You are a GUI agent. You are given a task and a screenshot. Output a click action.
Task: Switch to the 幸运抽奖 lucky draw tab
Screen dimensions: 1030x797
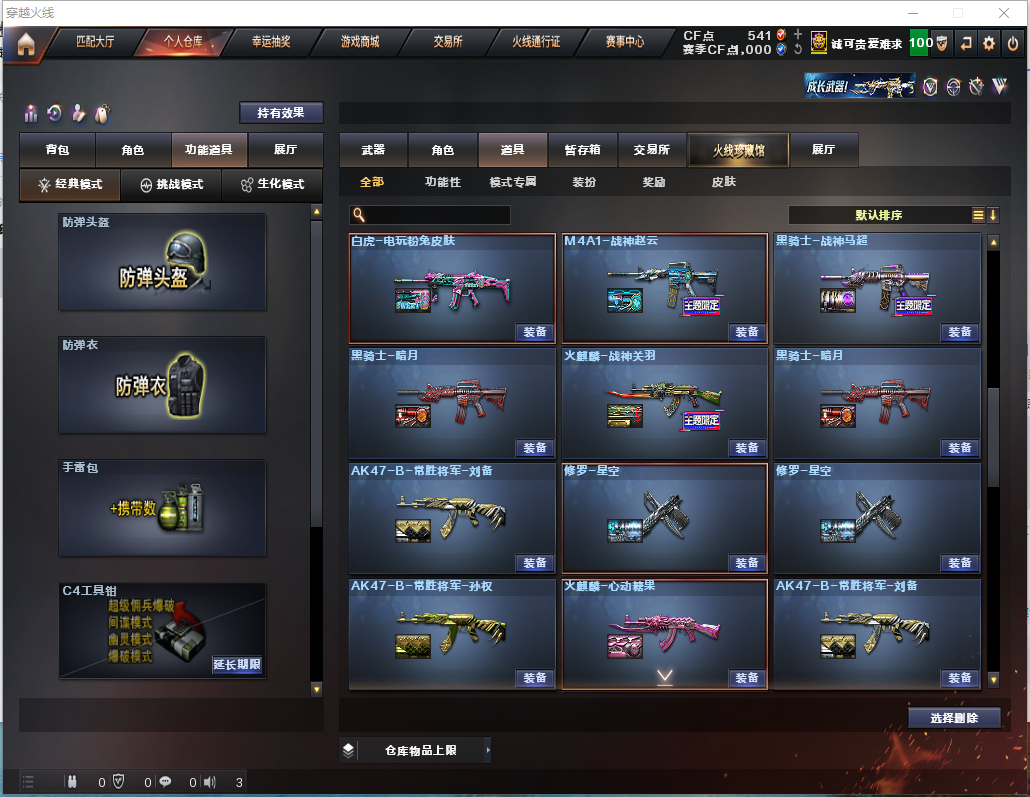(x=270, y=42)
